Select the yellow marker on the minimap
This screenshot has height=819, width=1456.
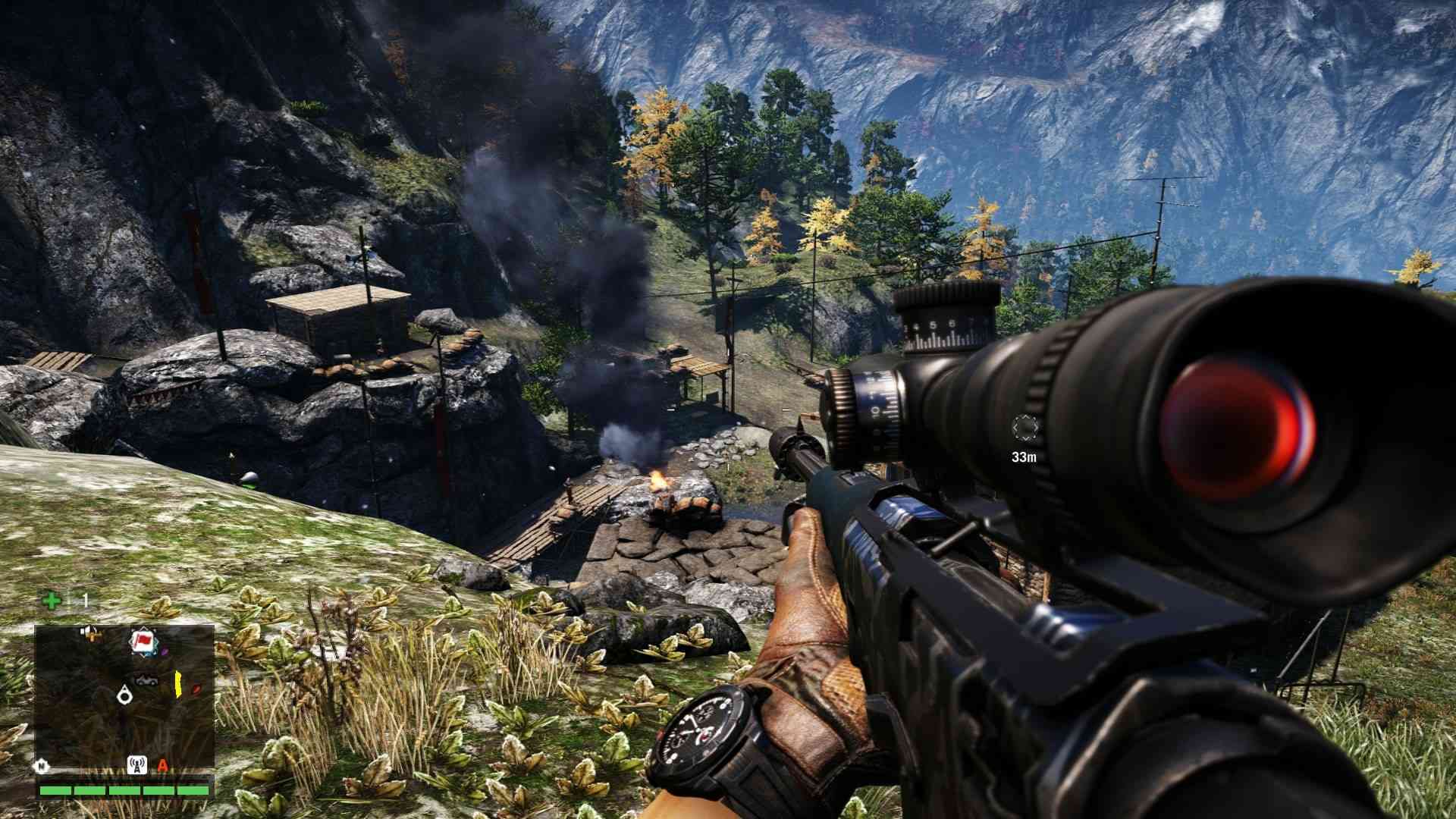click(179, 684)
